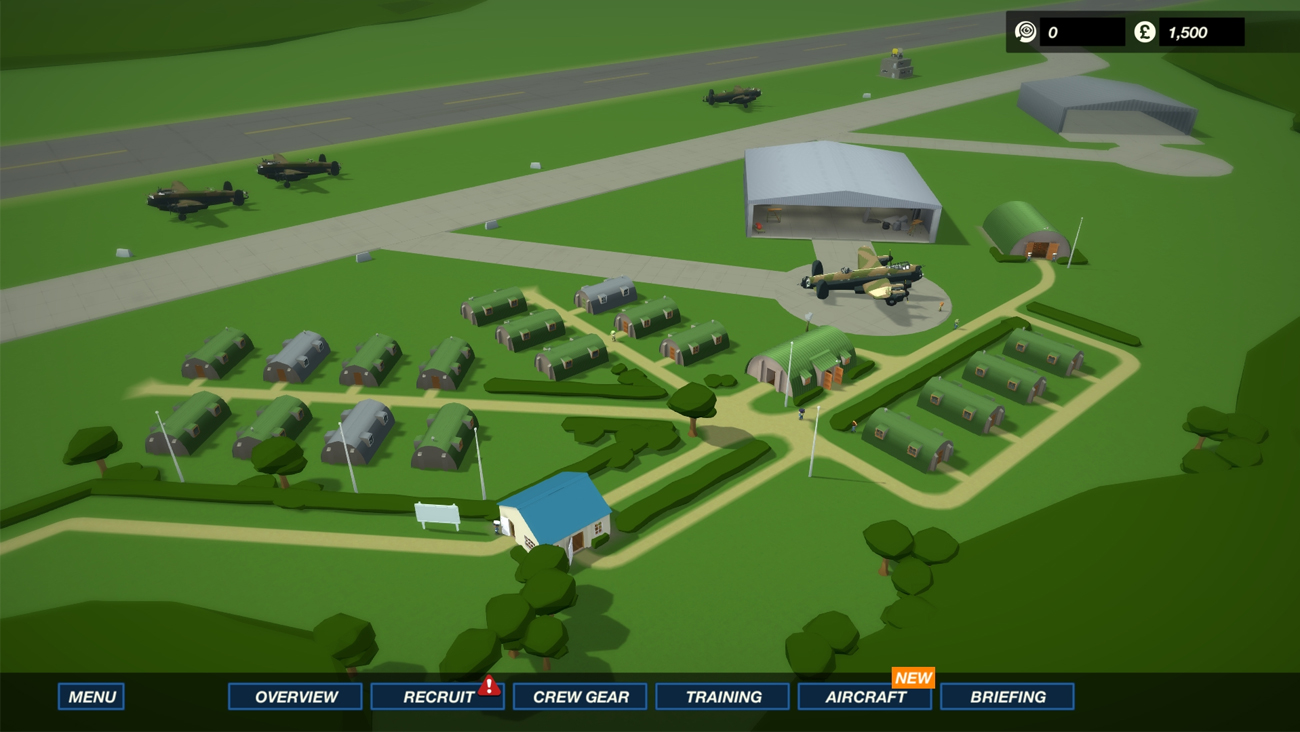Select the Training tab

click(x=722, y=696)
